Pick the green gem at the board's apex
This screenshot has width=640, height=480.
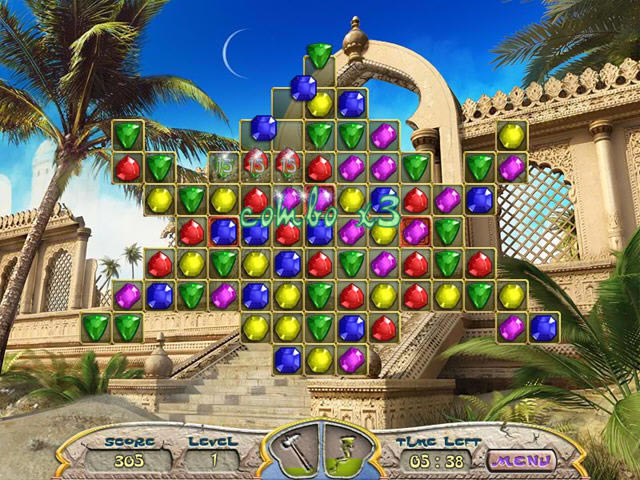[x=319, y=55]
